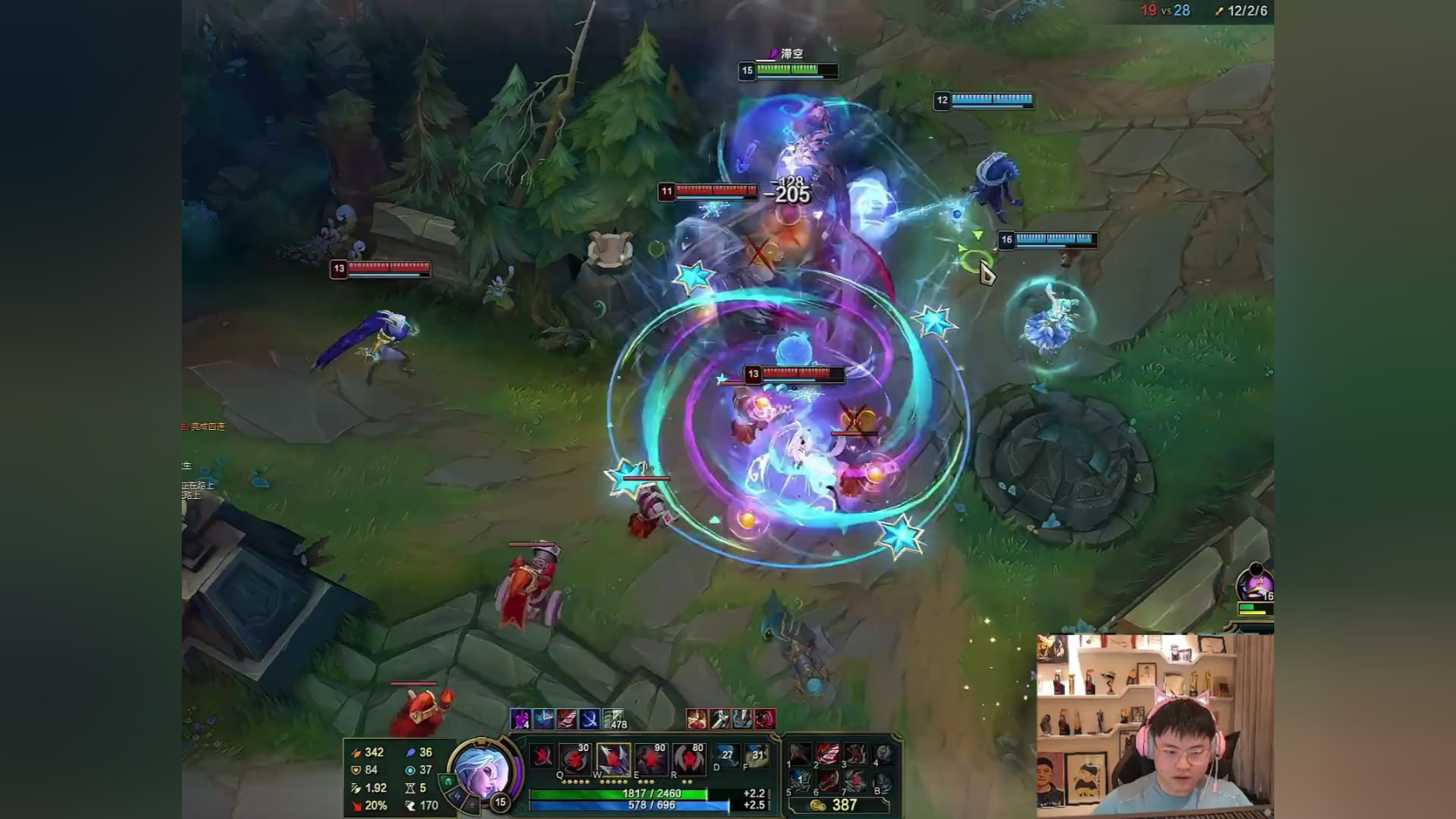Screen dimensions: 1456x819
Task: Select the F summoner spell
Action: point(755,756)
